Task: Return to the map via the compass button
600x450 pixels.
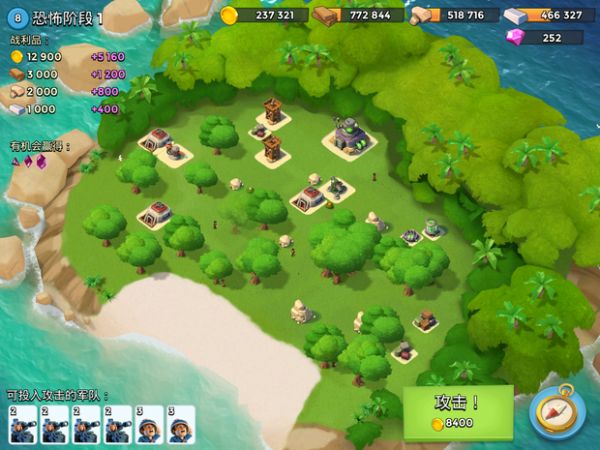Action: pos(557,411)
